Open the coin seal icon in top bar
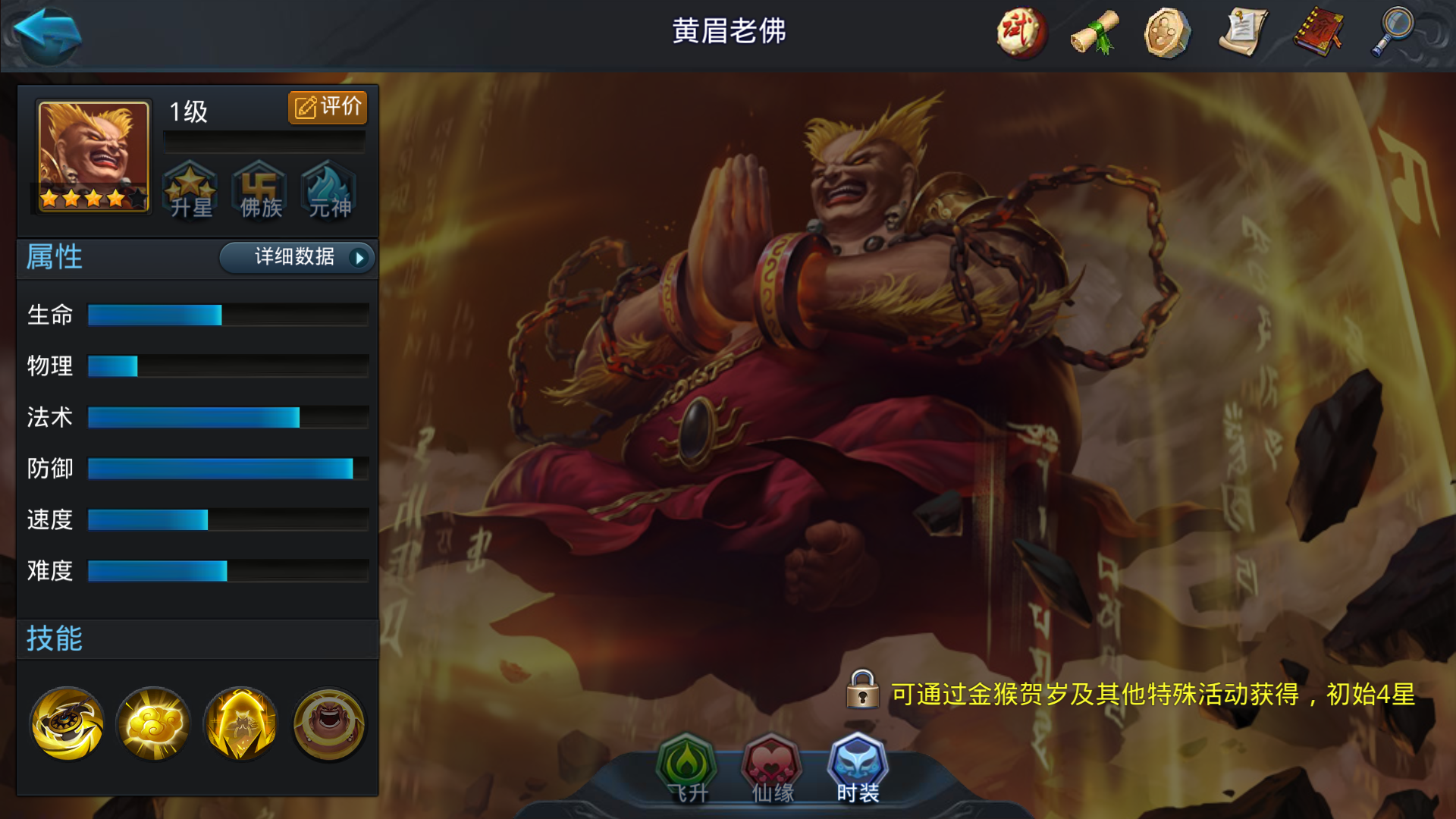This screenshot has width=1456, height=819. click(1166, 33)
